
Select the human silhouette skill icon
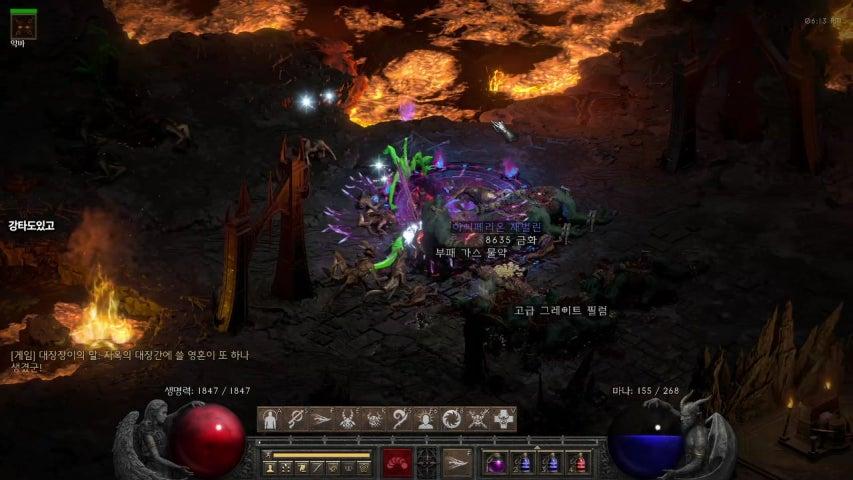(270, 419)
